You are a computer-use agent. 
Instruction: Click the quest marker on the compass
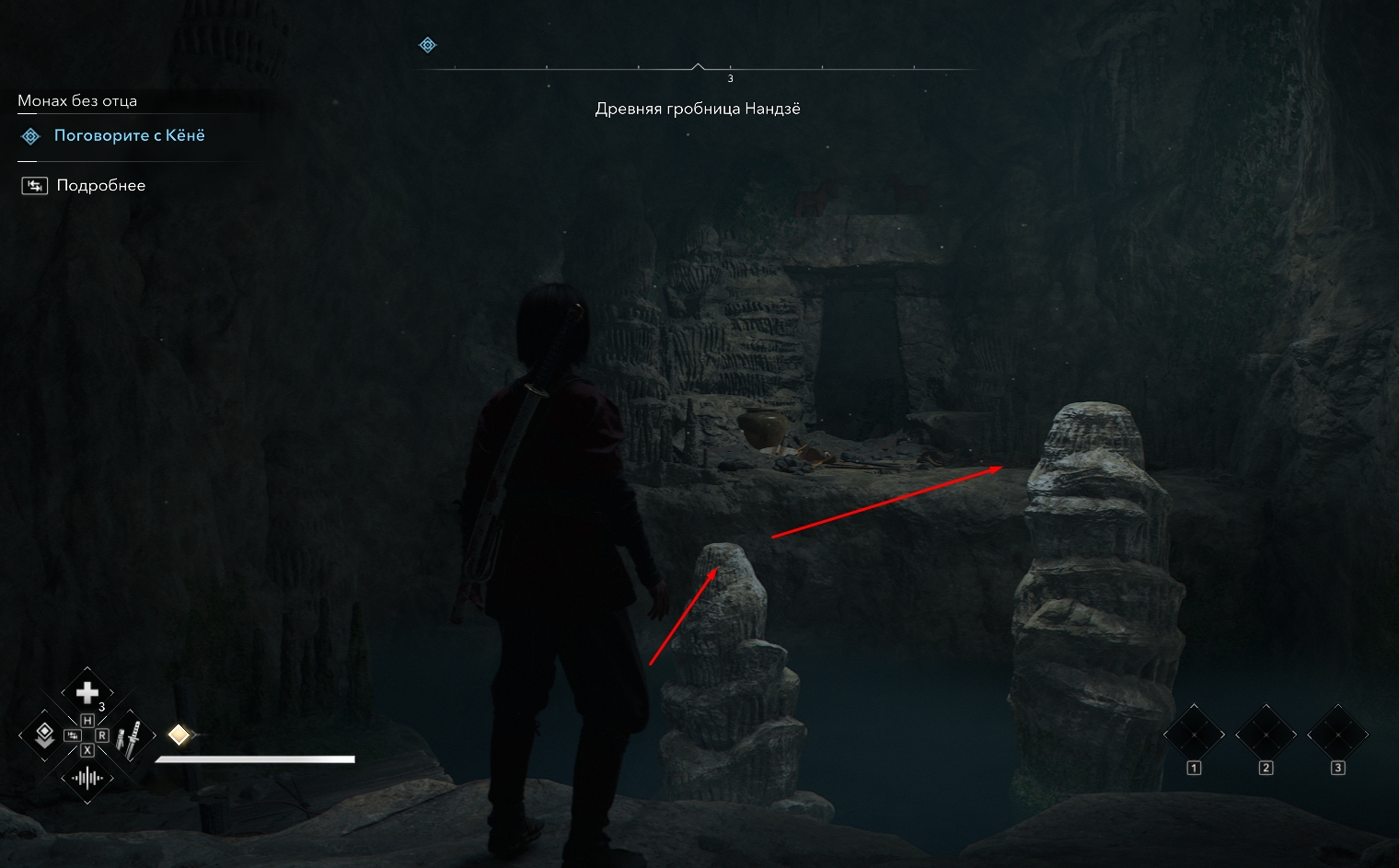click(x=427, y=45)
